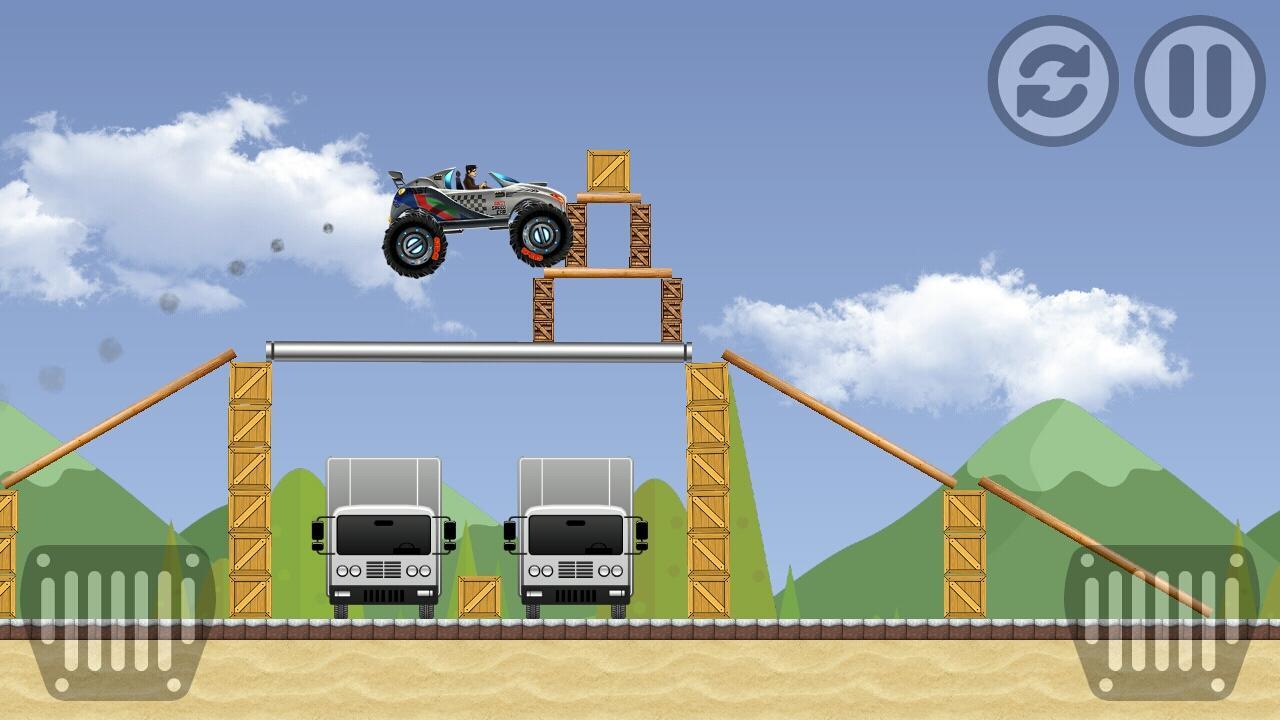The image size is (1280, 720).
Task: Click the left delivery truck's windshield
Action: 383,533
